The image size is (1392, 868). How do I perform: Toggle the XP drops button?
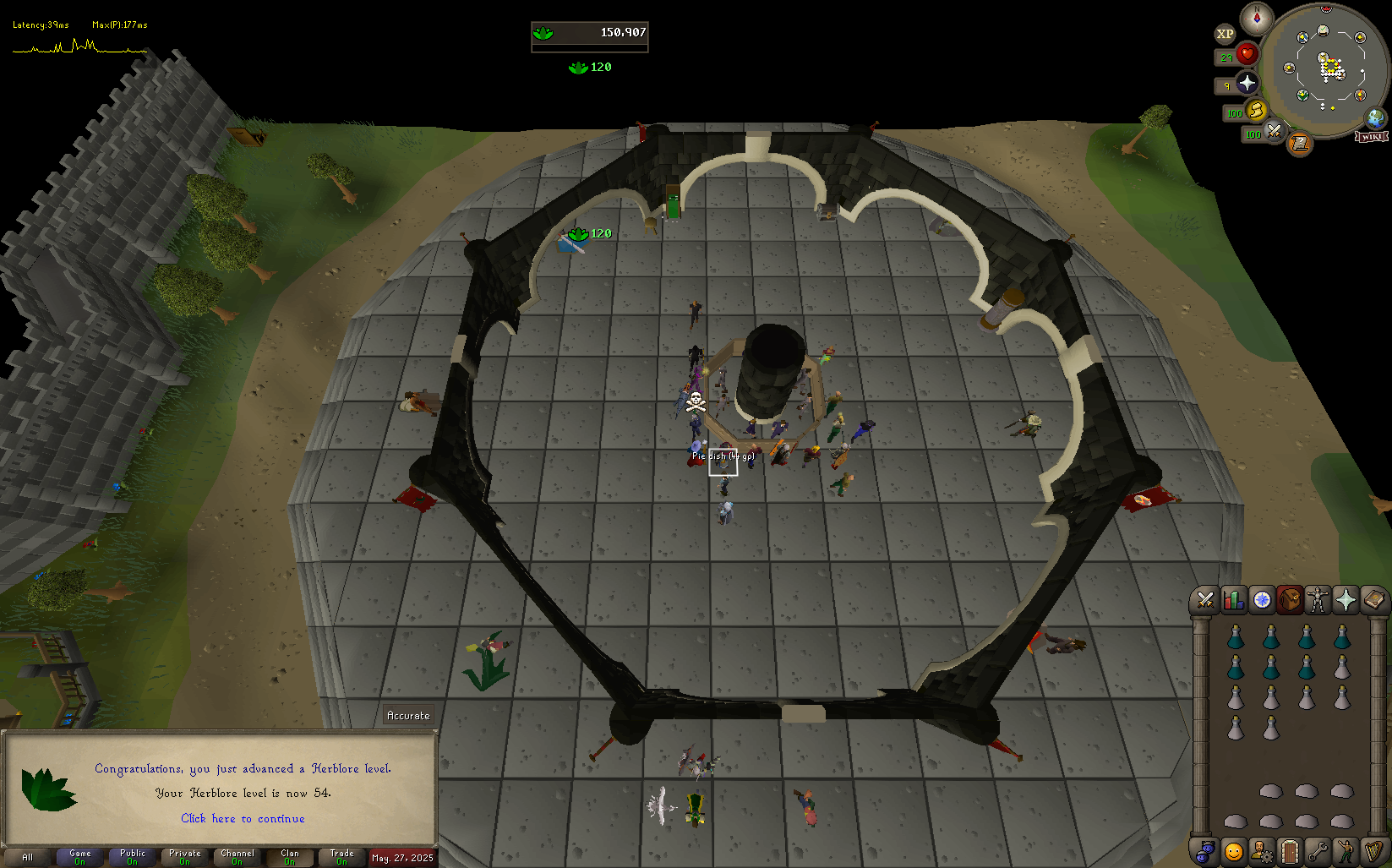[x=1225, y=34]
